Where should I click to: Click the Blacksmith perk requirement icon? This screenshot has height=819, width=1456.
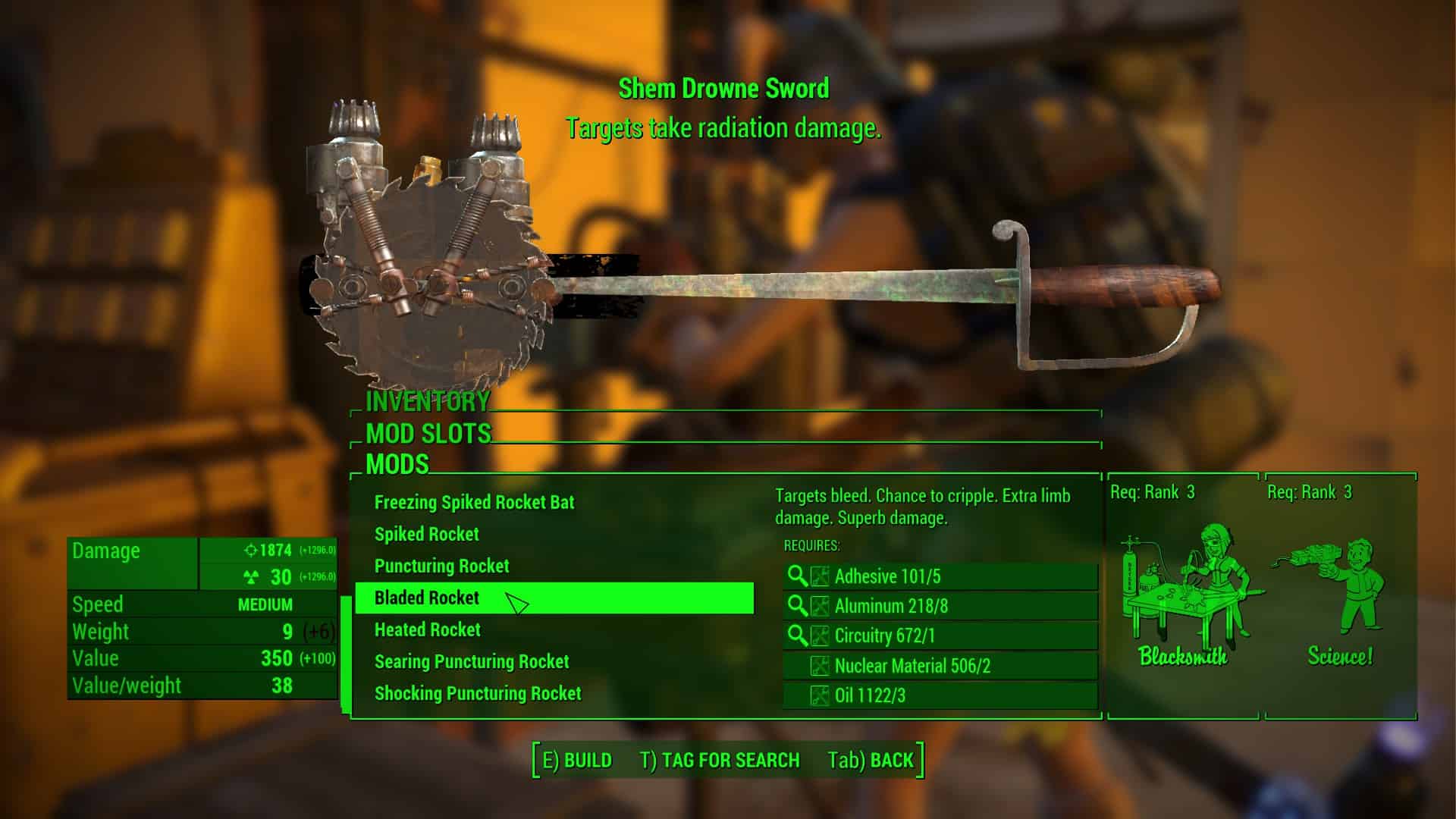coord(1183,595)
